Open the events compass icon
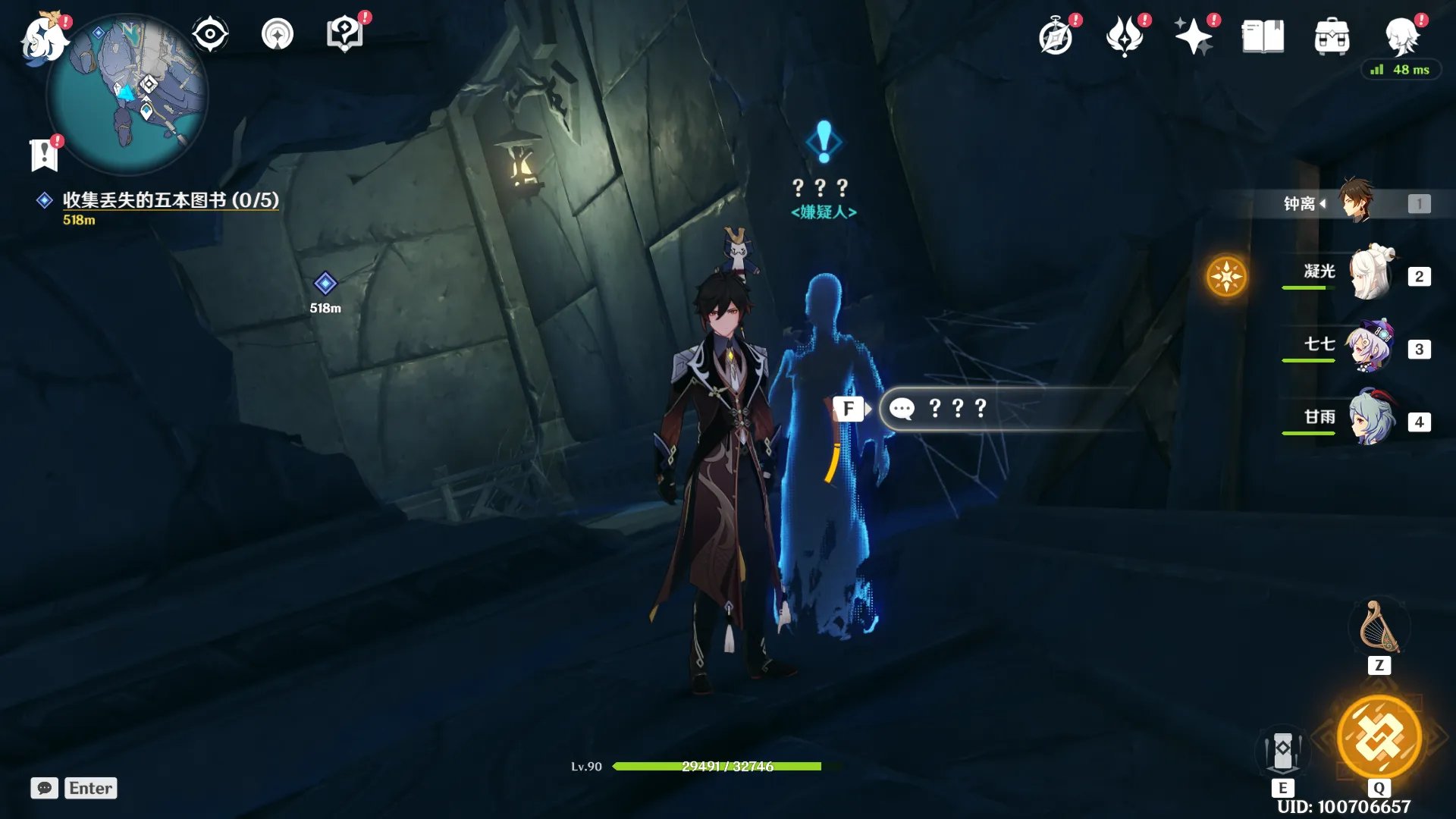Viewport: 1456px width, 819px height. [1056, 36]
